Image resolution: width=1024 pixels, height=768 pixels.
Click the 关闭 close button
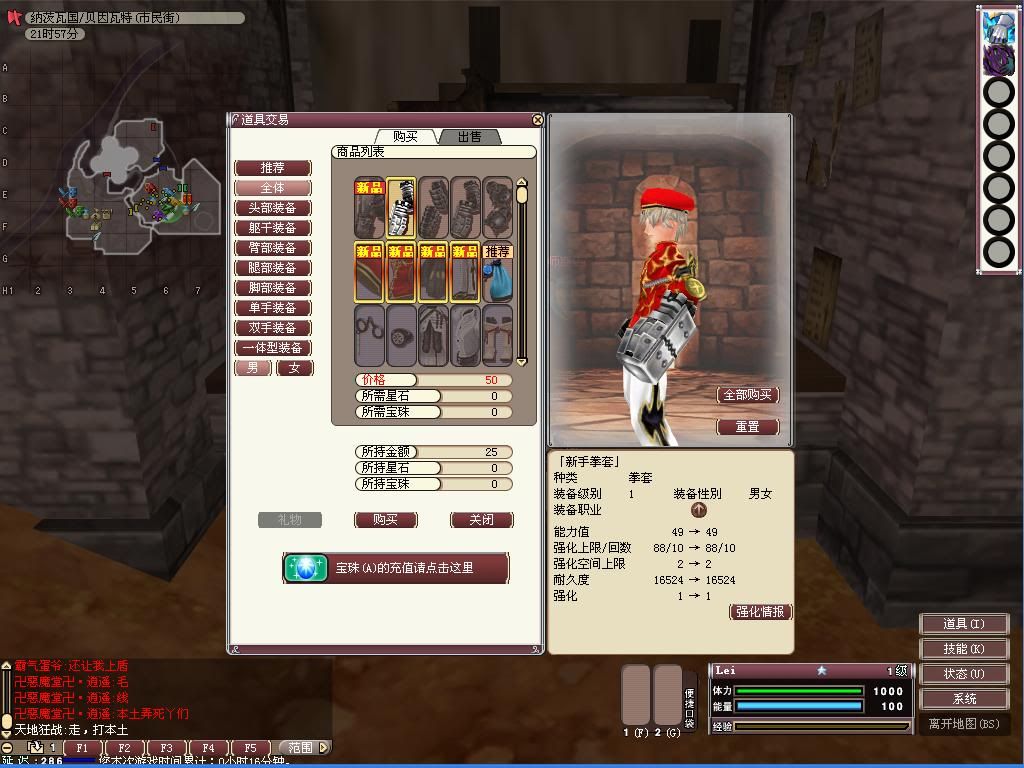[481, 520]
